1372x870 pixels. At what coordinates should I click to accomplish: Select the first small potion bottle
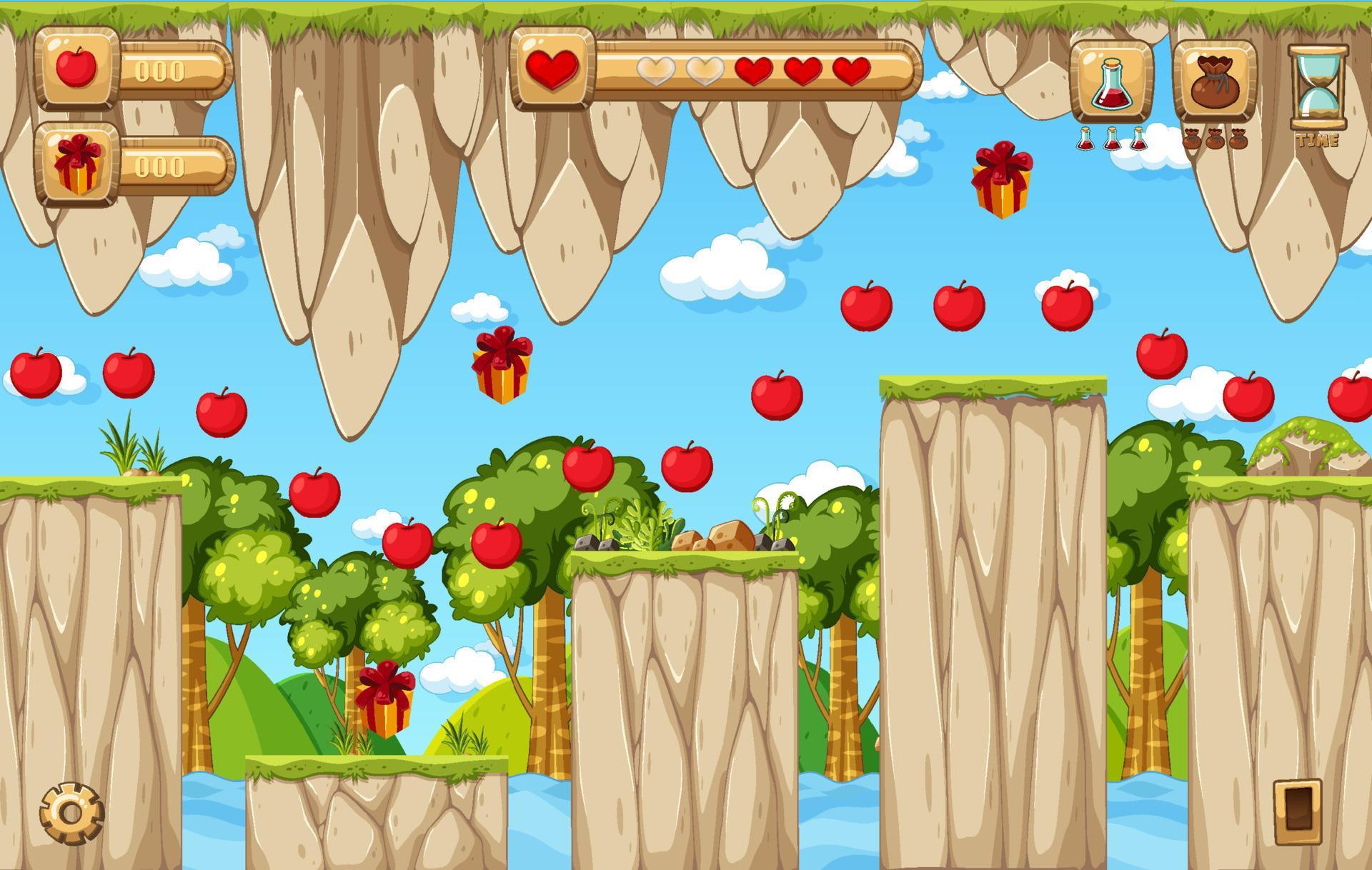coord(1085,137)
